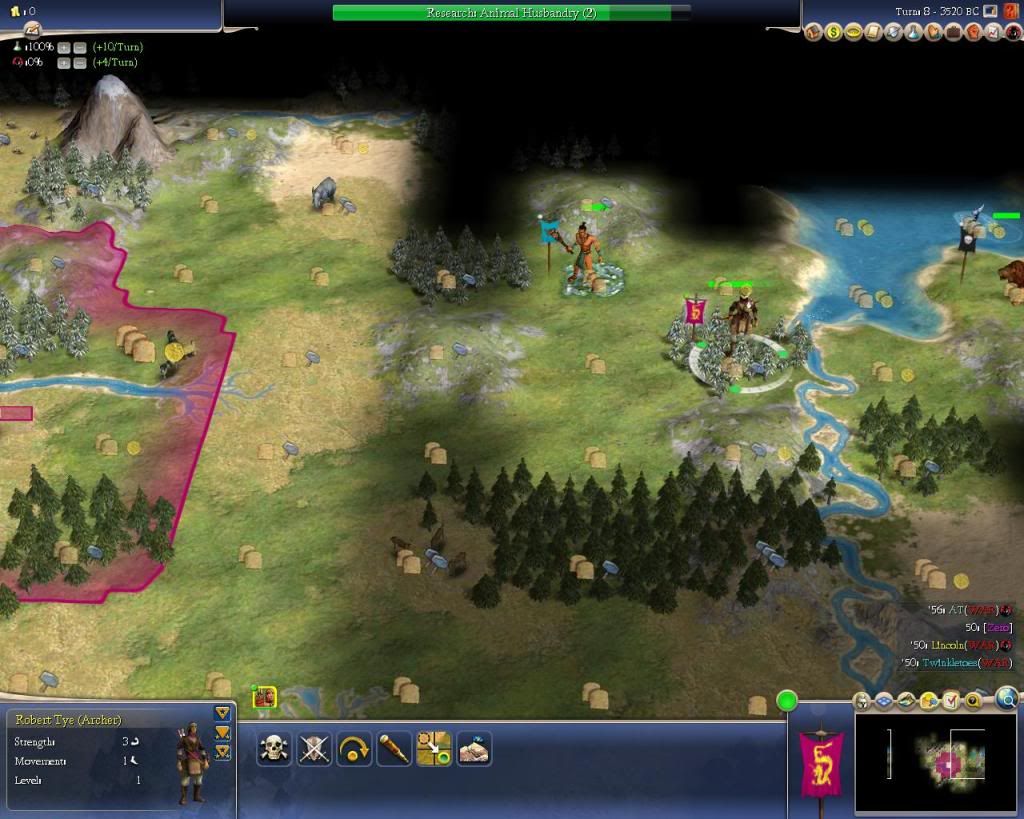Open the Foreign Advisor briefcase icon
The image size is (1024, 819).
[x=953, y=33]
